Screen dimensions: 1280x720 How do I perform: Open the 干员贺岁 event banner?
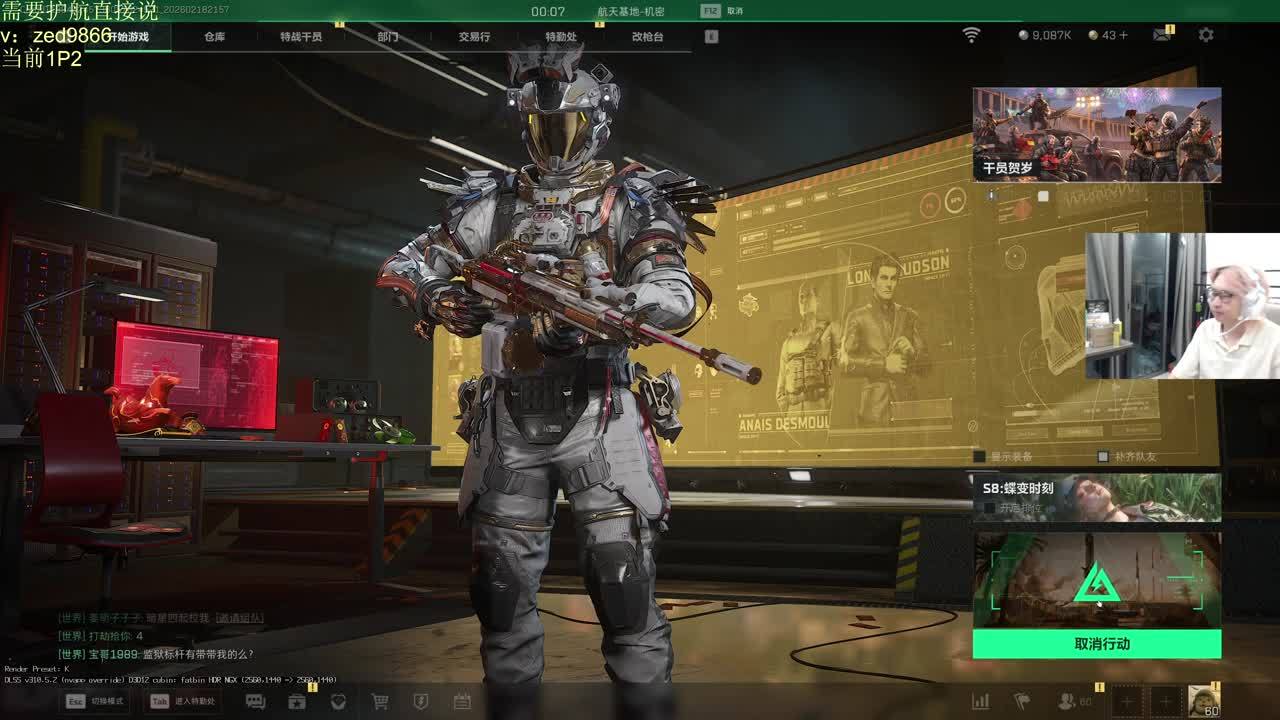tap(1097, 135)
